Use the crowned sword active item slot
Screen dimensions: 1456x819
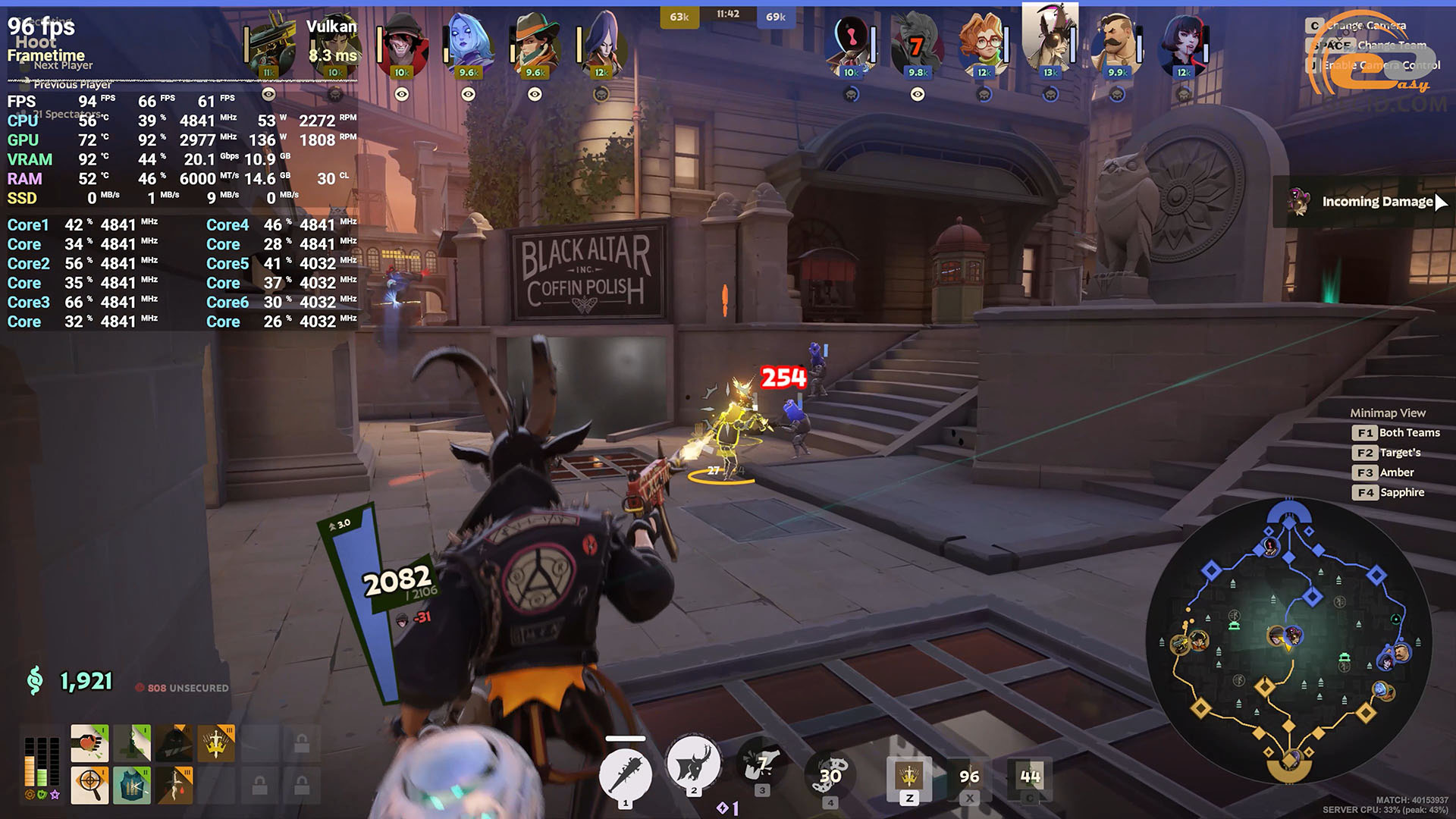(908, 775)
